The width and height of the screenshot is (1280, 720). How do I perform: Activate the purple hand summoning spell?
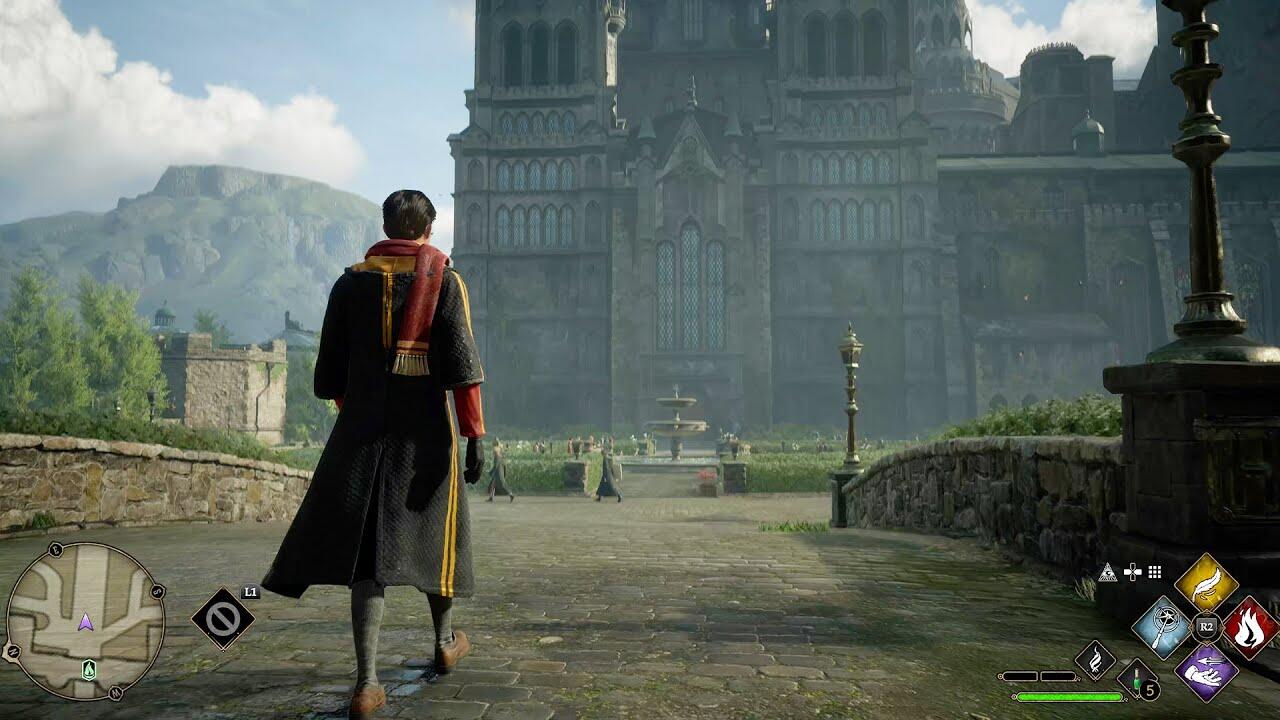click(x=1206, y=671)
